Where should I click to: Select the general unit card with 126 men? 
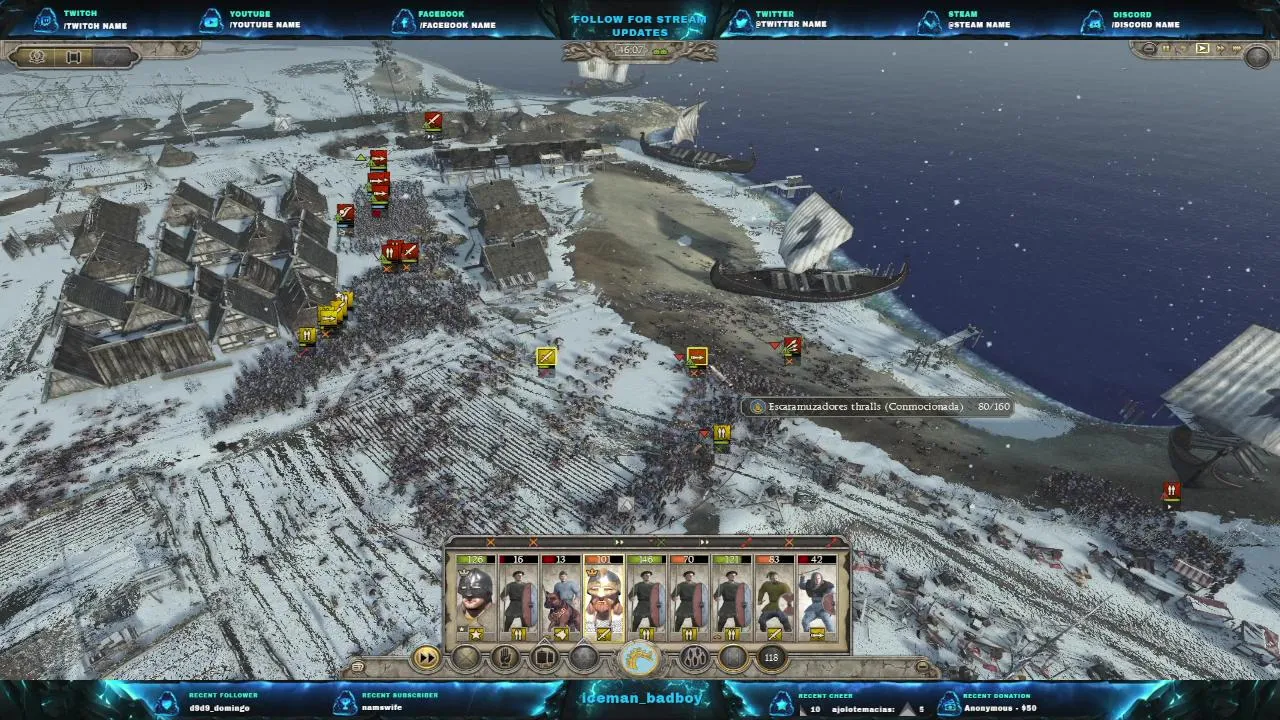pos(475,597)
